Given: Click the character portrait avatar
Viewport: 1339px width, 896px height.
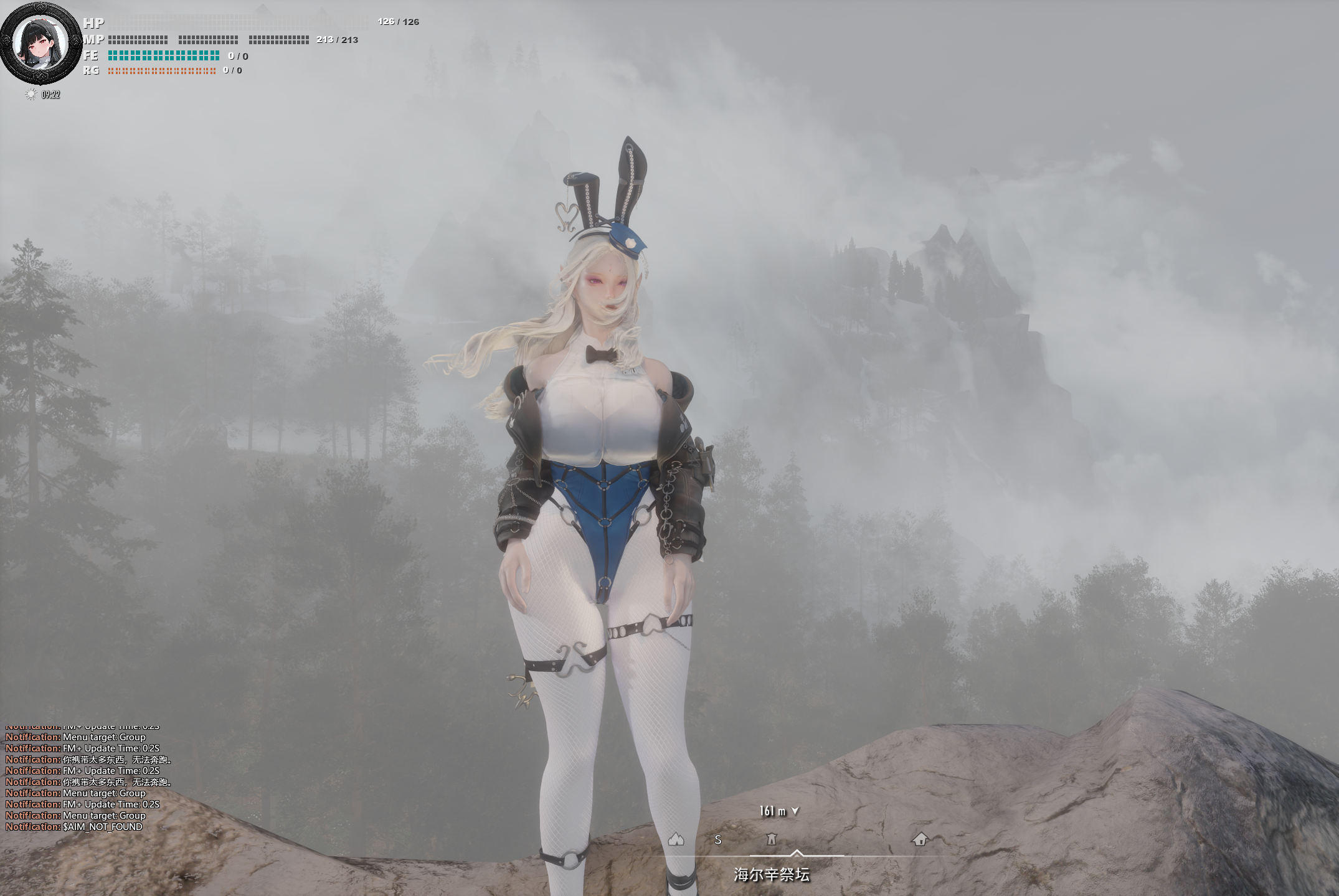Looking at the screenshot, I should 40,42.
